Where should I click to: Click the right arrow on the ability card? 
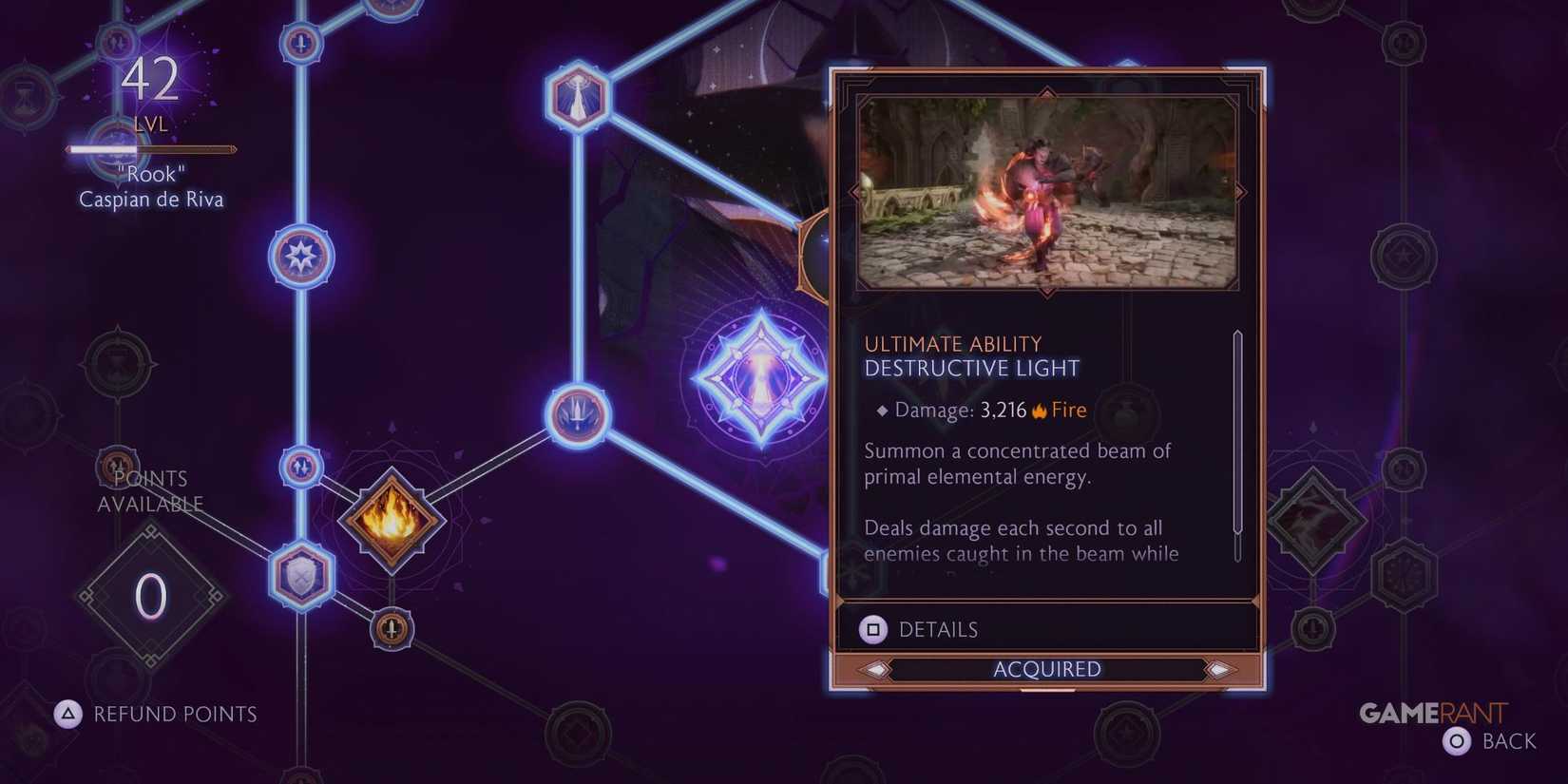[1240, 192]
